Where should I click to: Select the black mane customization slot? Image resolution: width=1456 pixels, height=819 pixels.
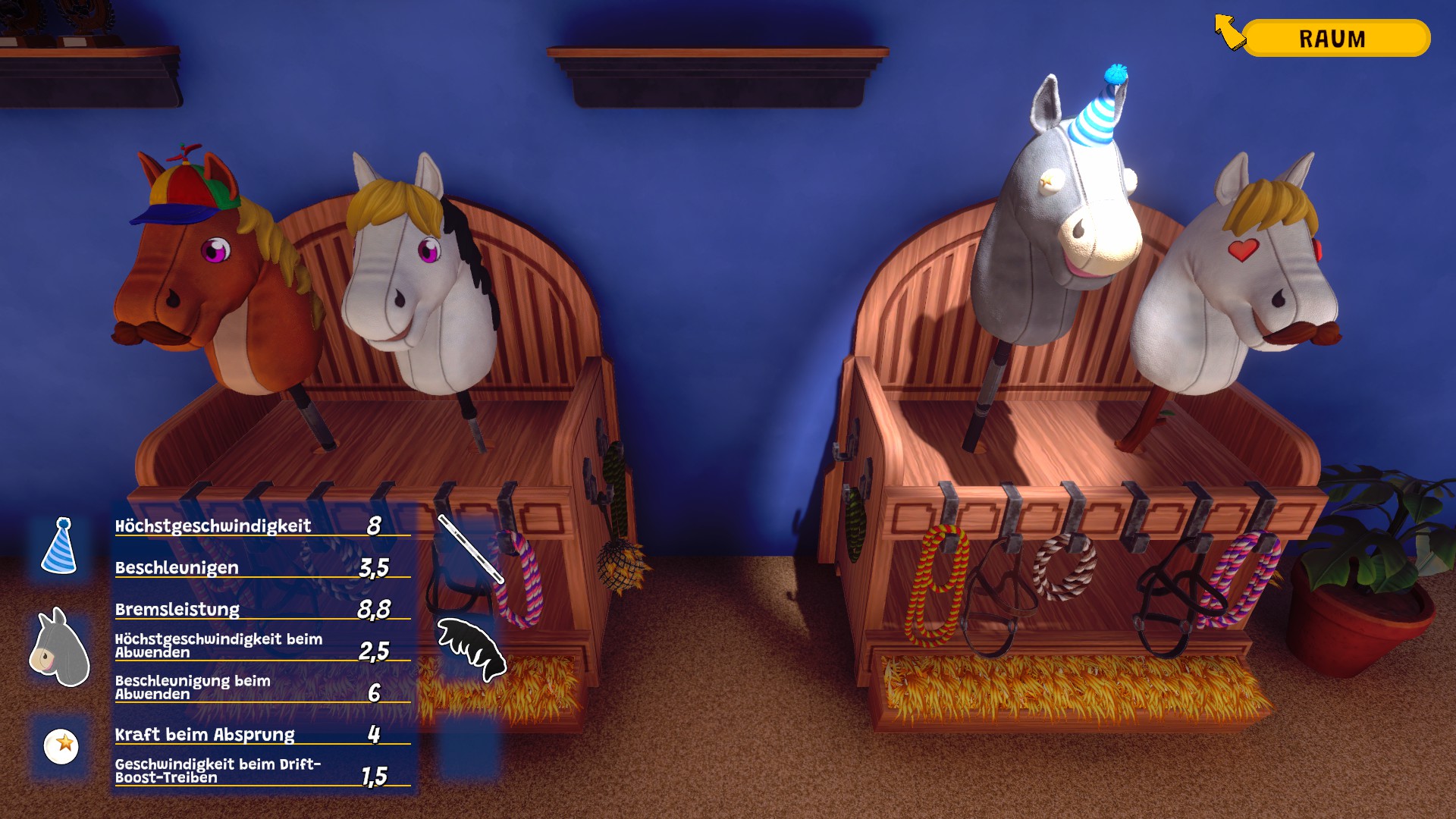click(470, 647)
